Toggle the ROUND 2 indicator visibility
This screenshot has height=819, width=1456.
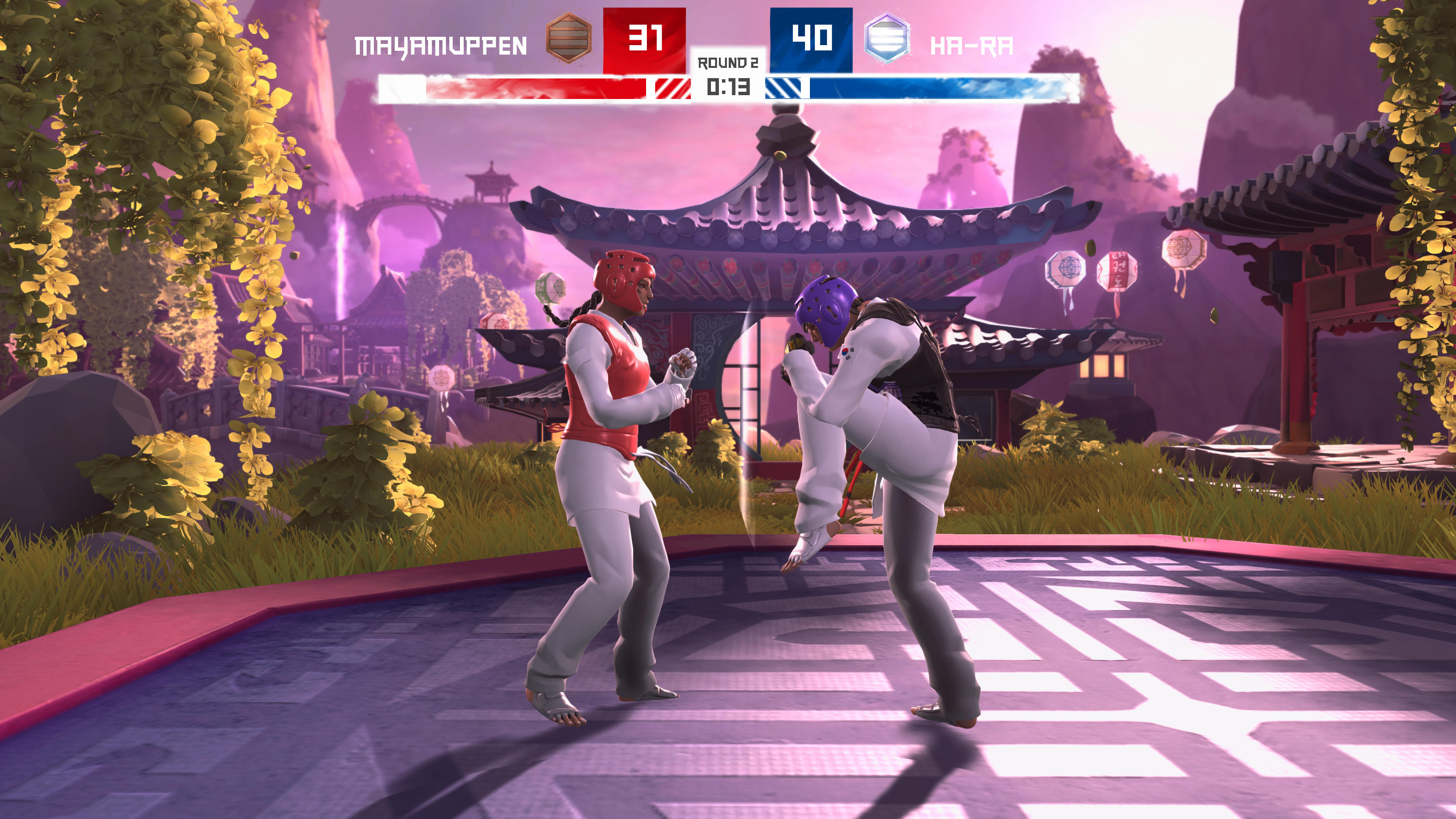[728, 64]
